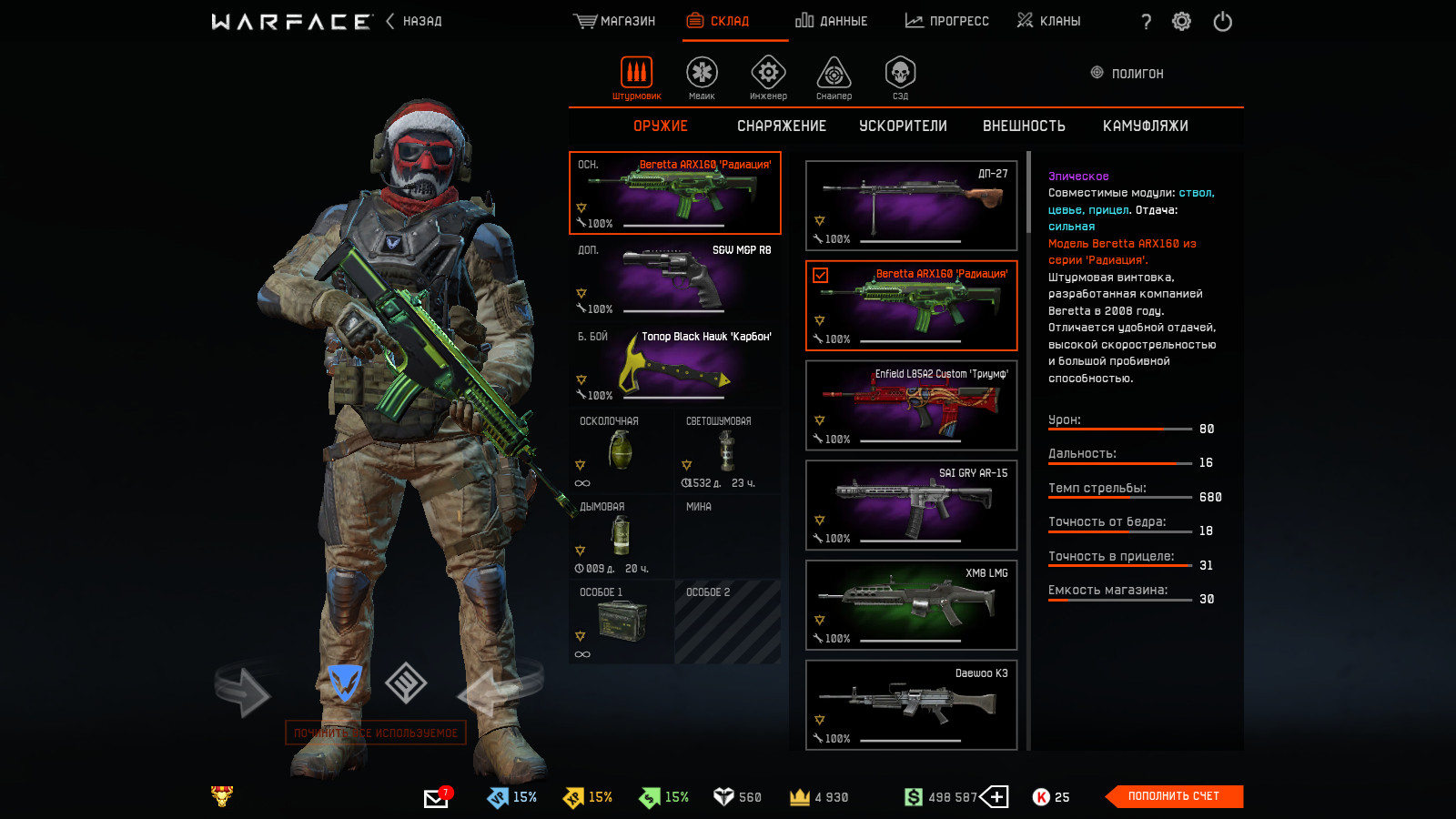Open the ПРОГРЕСС menu
This screenshot has height=819, width=1456.
(947, 21)
